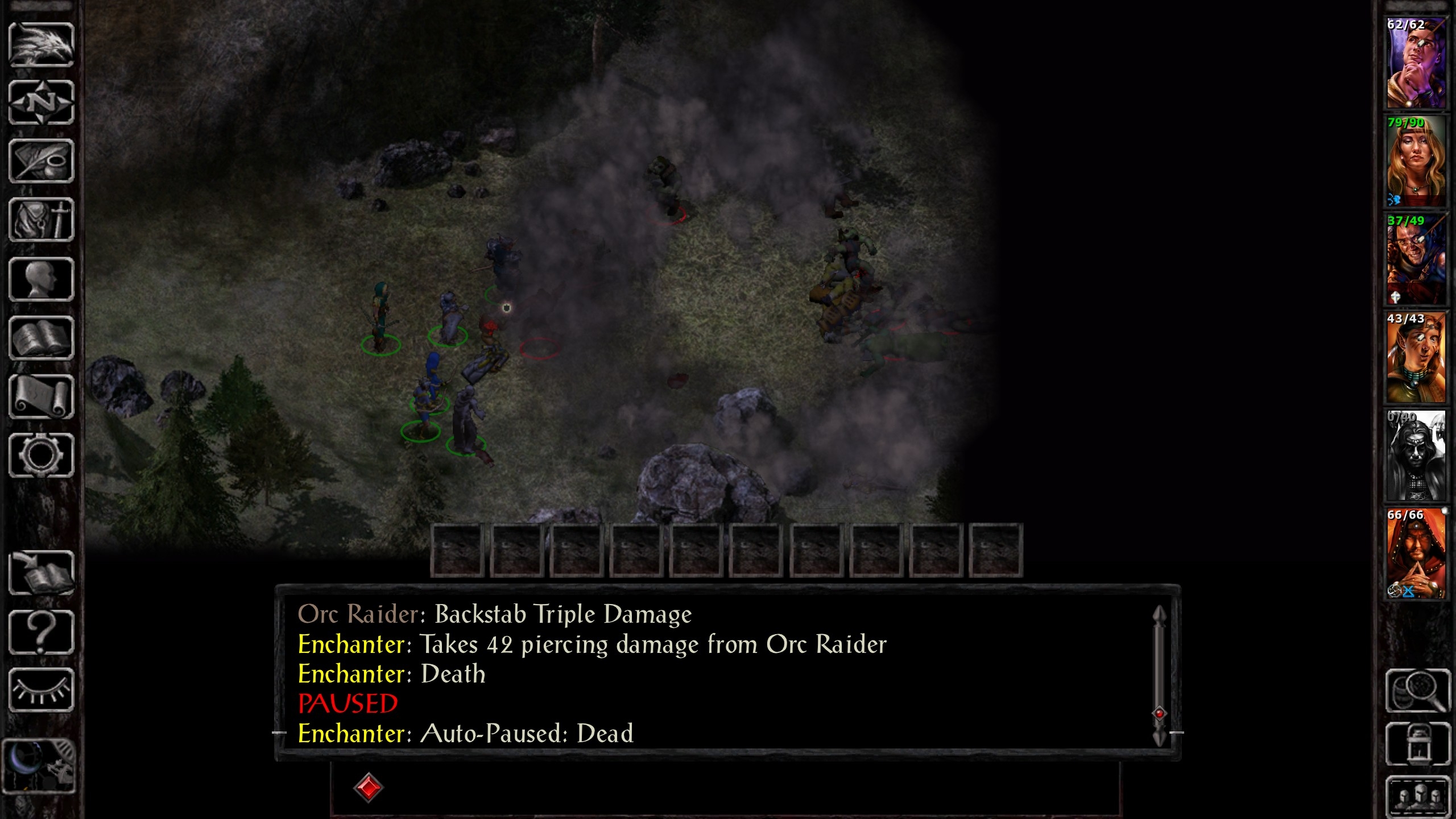Select the dead grayed-out Enchanter portrait

click(1415, 456)
